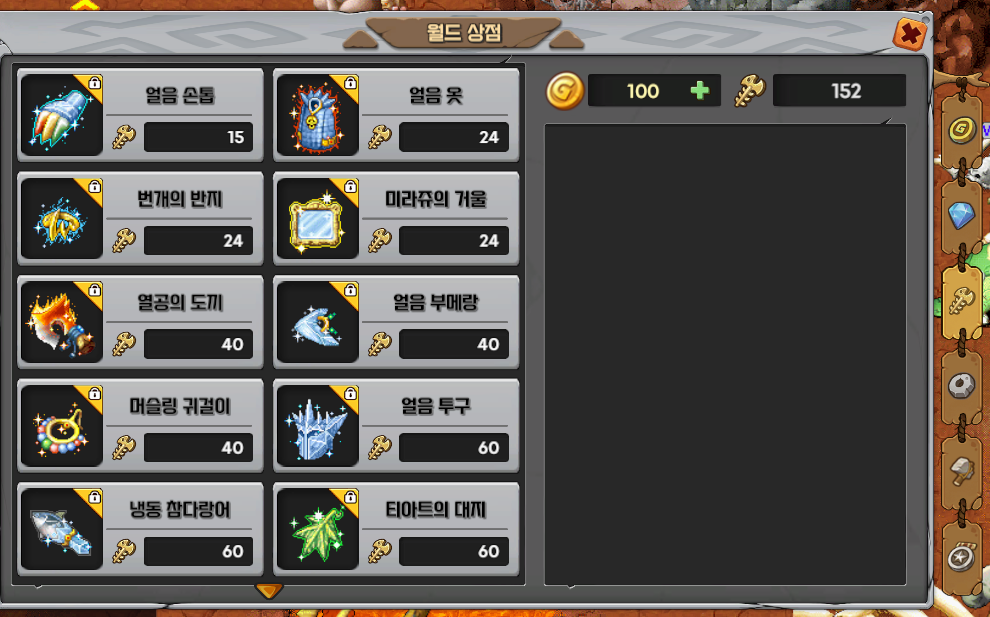
Task: Select the 얼음 손톱 item
Action: pos(140,115)
